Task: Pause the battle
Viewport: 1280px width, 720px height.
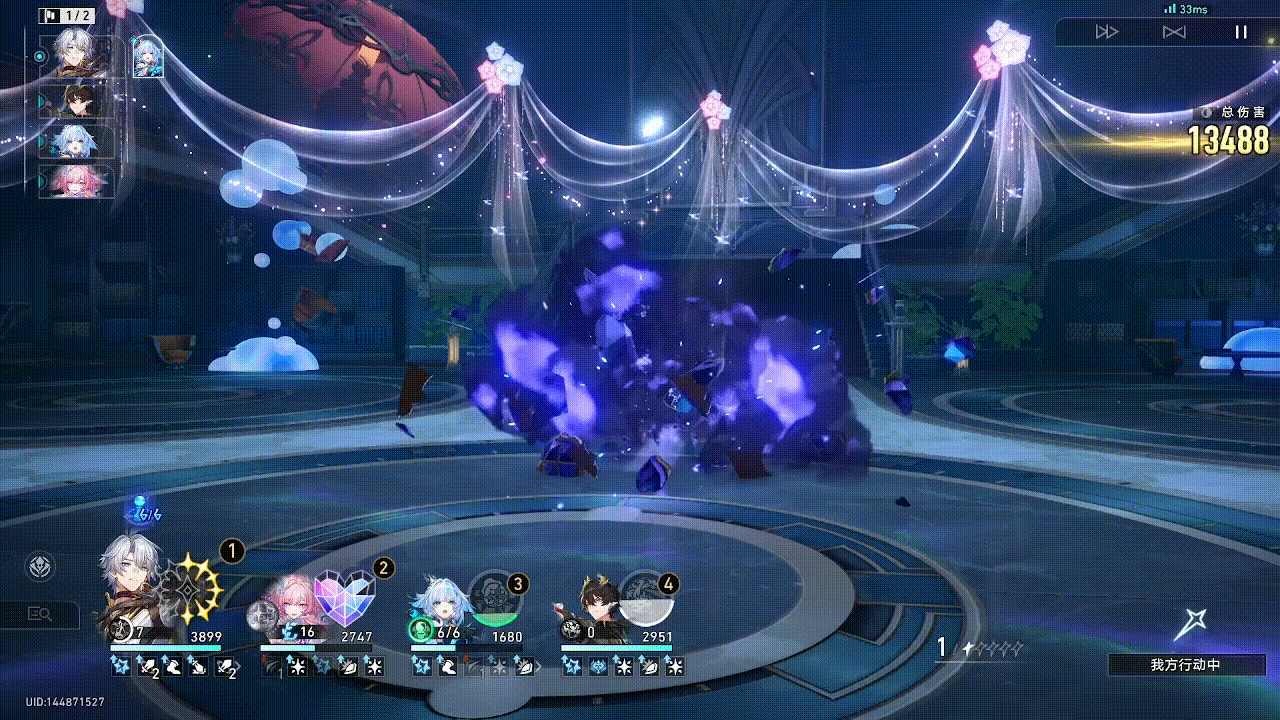Action: pos(1240,32)
